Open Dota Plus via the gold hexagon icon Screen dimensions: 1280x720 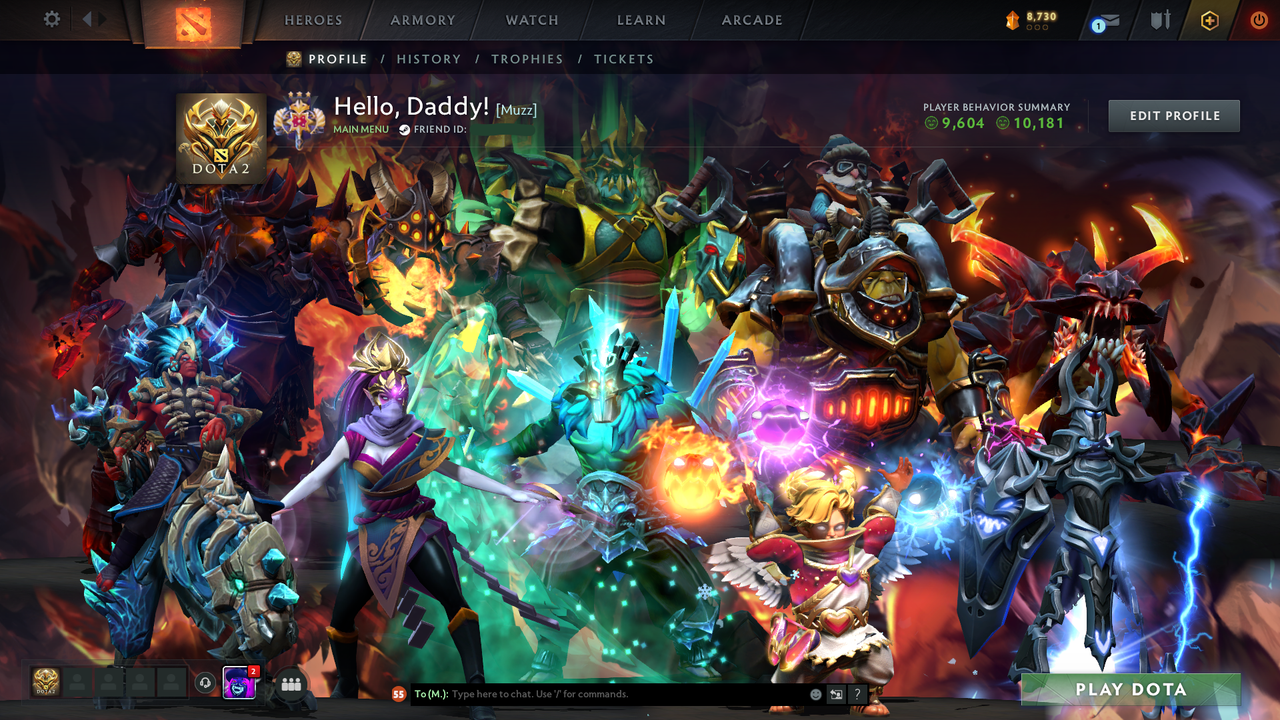click(x=1210, y=20)
